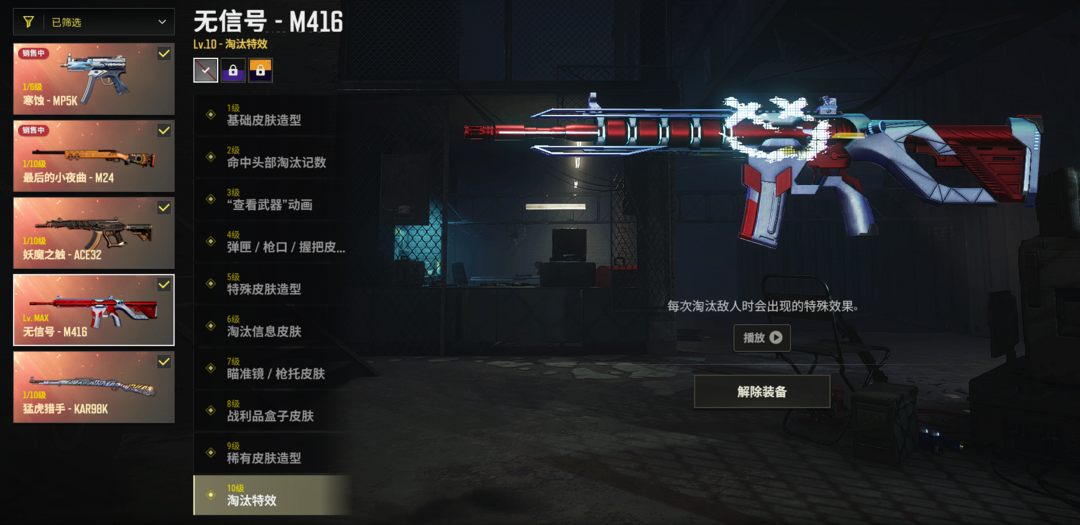Click the 解除装备 button

click(762, 392)
